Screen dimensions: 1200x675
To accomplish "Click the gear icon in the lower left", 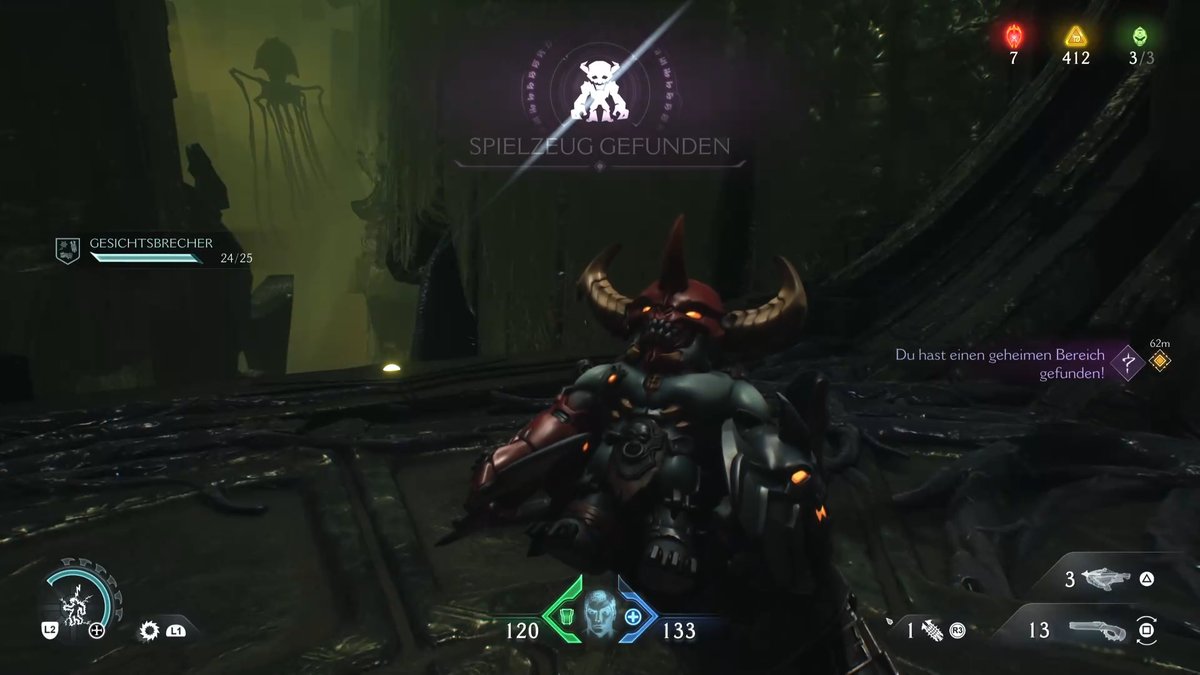I will [x=150, y=630].
